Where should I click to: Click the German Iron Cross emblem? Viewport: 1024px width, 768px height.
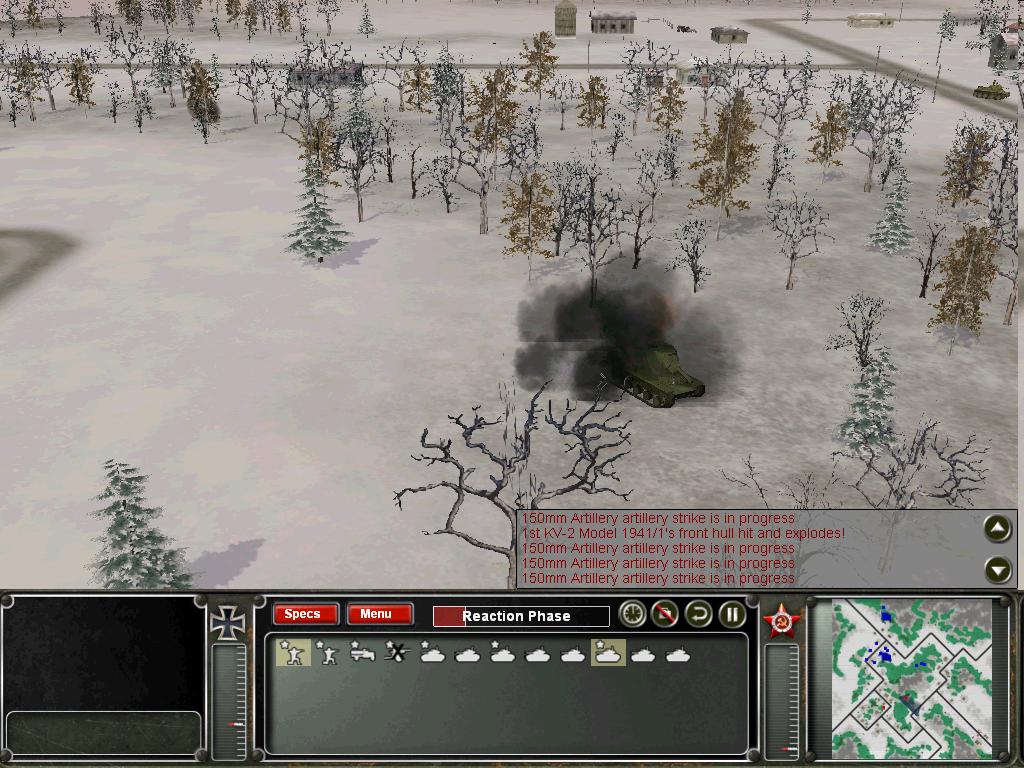[228, 622]
